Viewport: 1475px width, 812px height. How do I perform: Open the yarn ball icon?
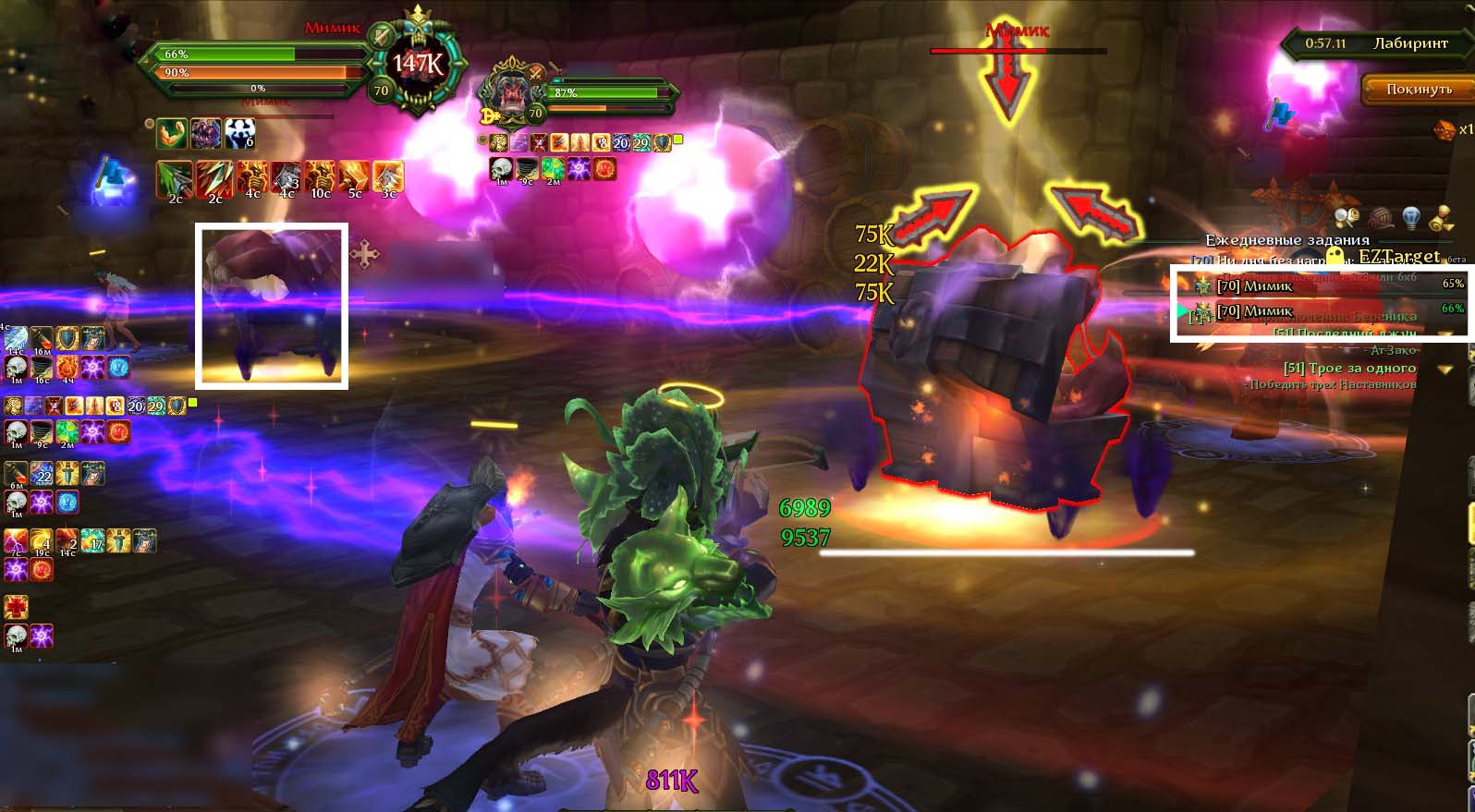click(1379, 218)
